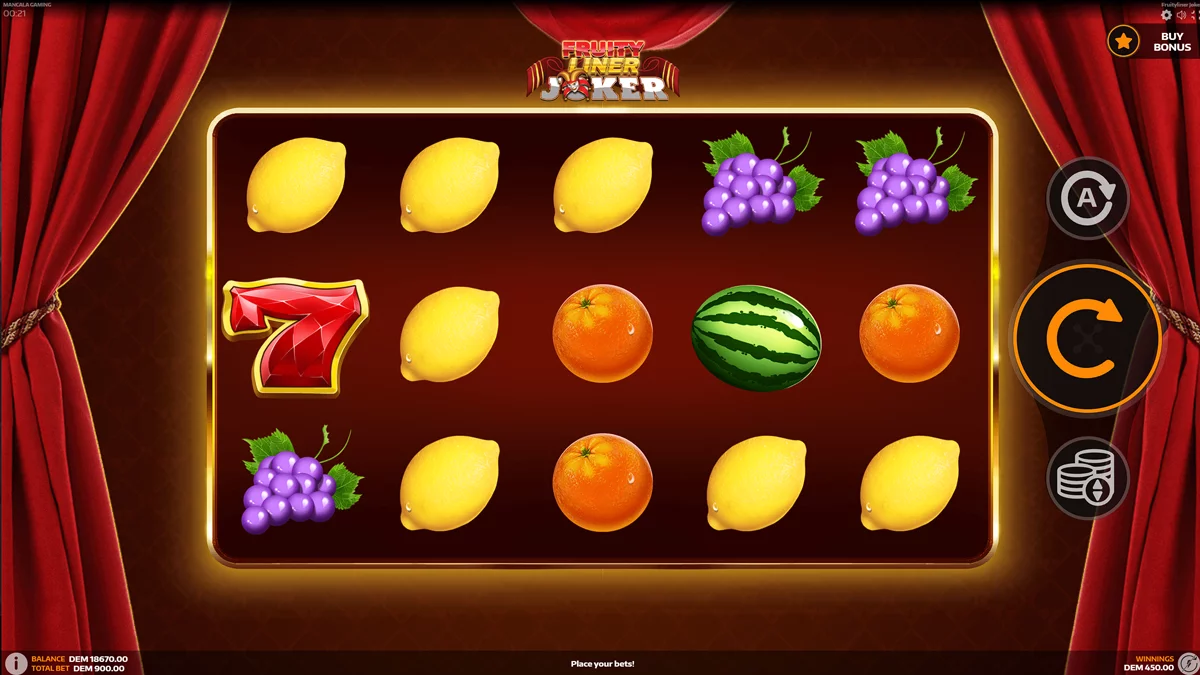Spin the reels with the orange arrow button
This screenshot has height=675, width=1200.
pyautogui.click(x=1087, y=339)
